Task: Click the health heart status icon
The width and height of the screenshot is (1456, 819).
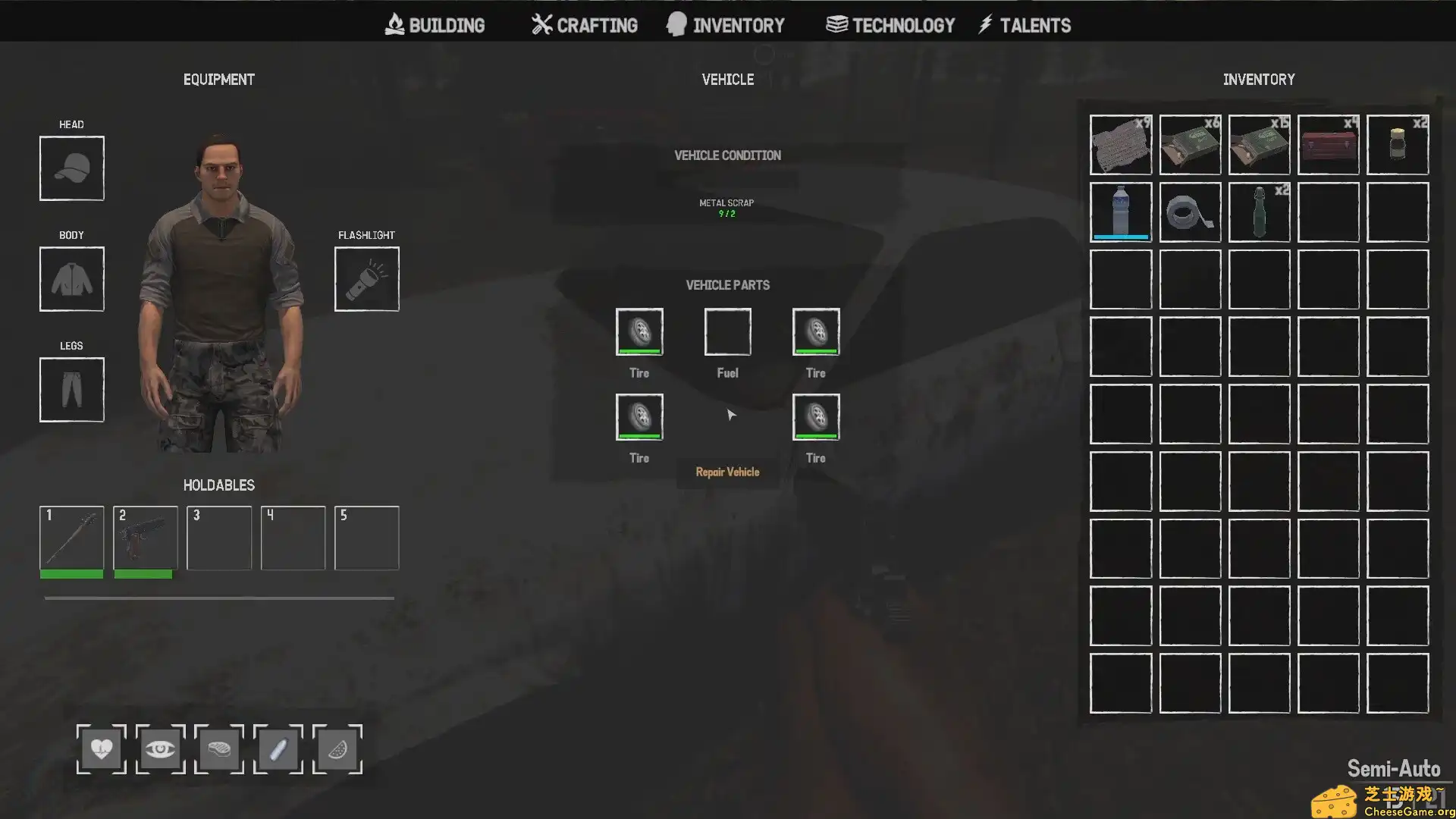Action: click(x=101, y=749)
